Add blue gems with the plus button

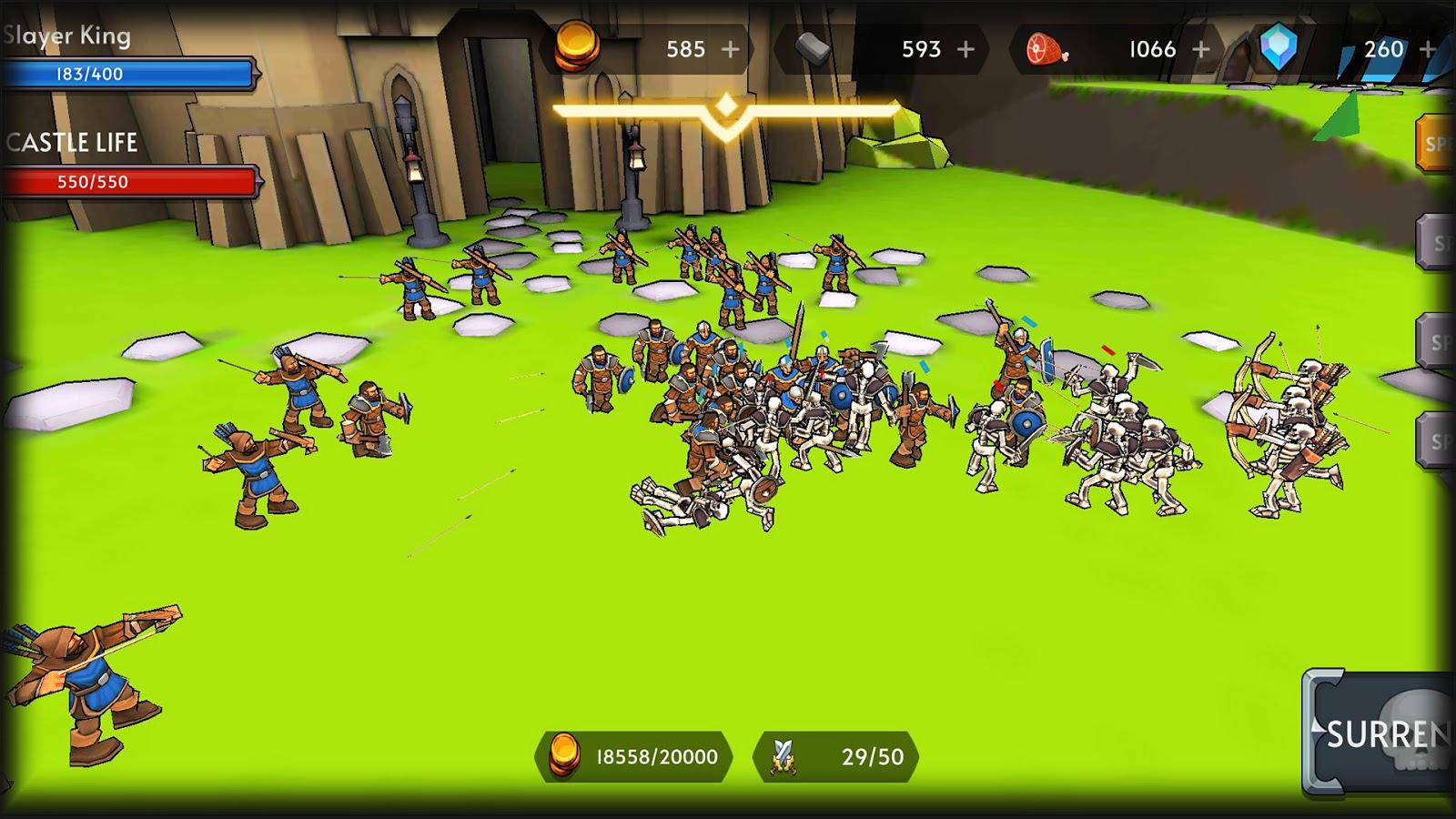click(x=1428, y=49)
